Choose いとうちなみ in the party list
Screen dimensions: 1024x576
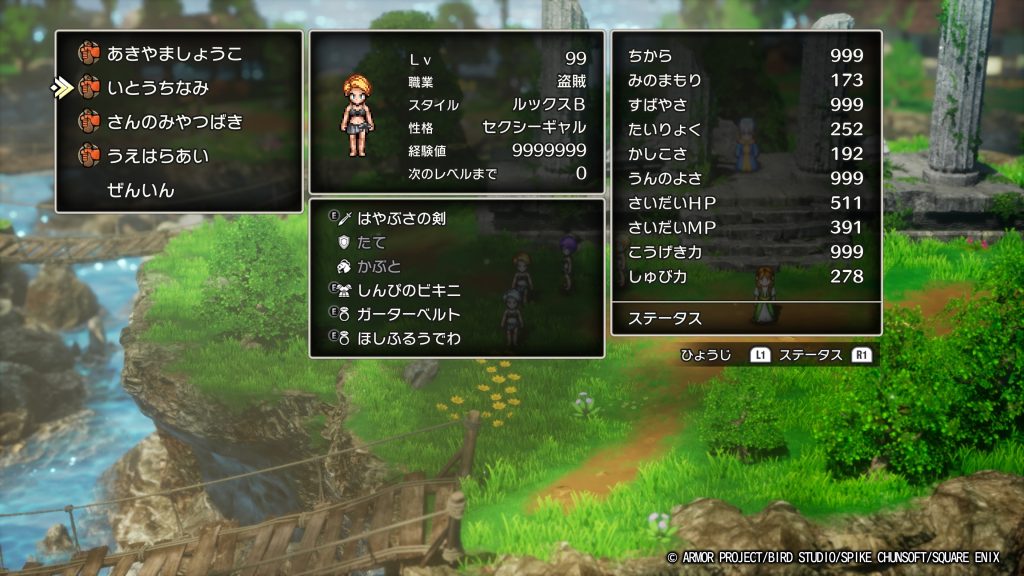[x=157, y=88]
